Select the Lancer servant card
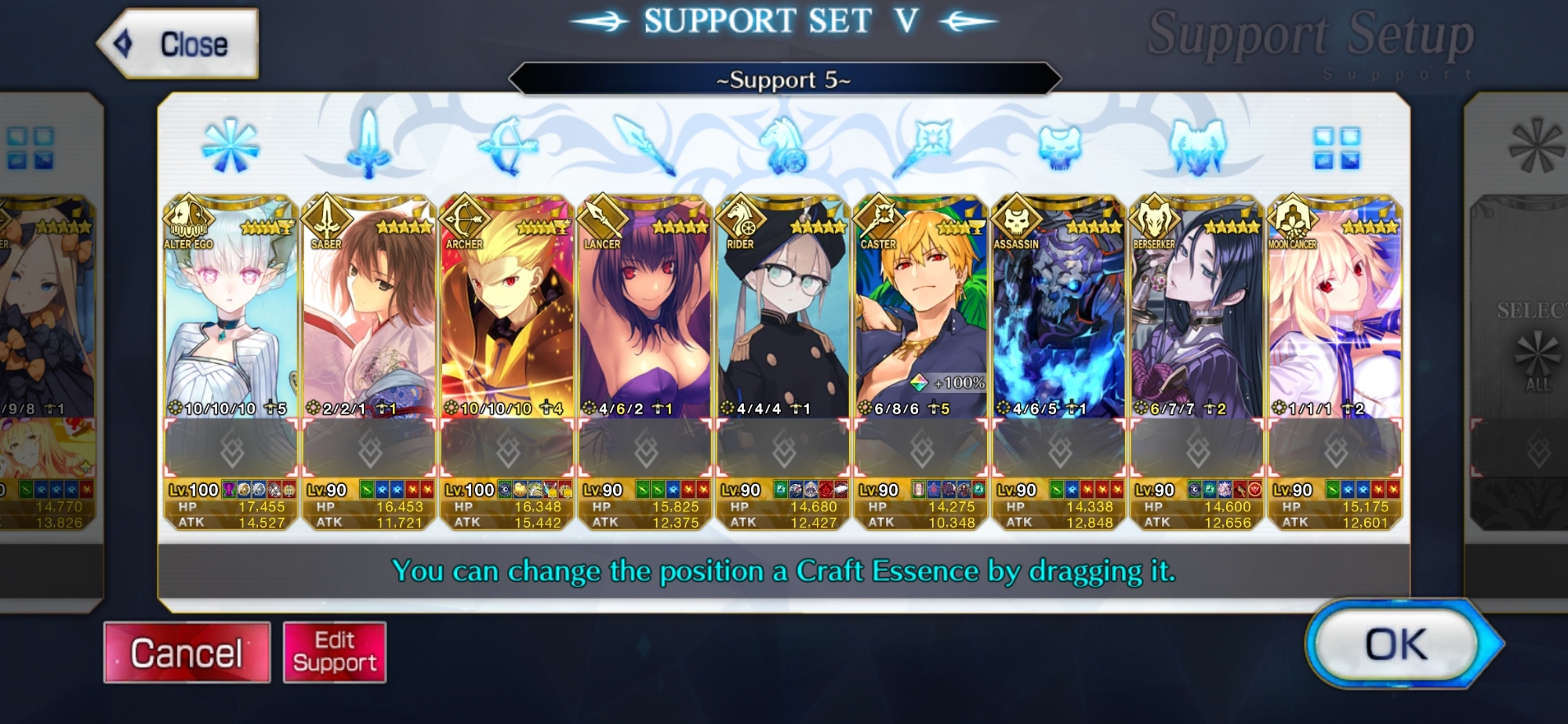 click(x=644, y=314)
